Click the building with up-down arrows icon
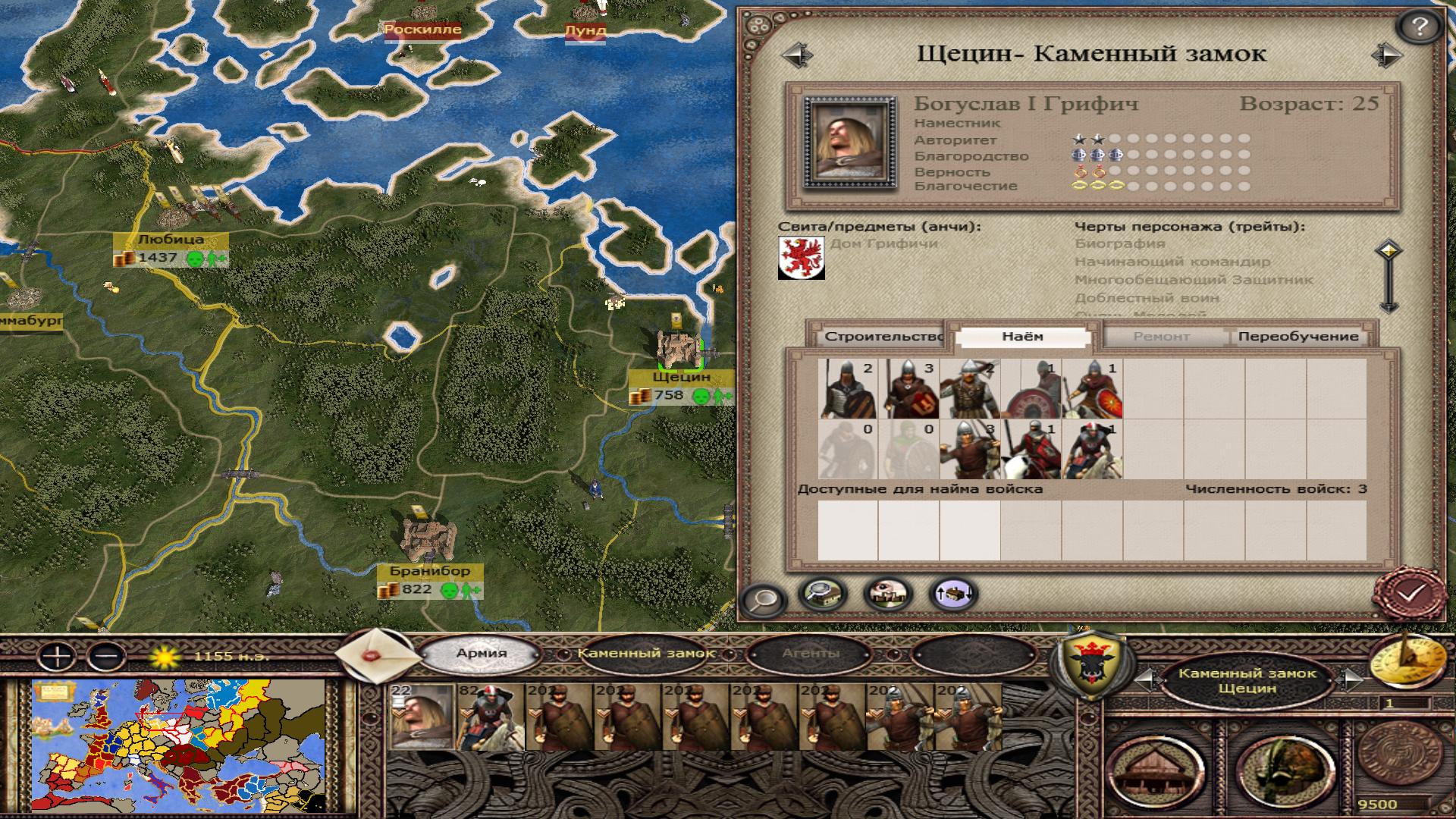The image size is (1456, 819). pyautogui.click(x=953, y=594)
